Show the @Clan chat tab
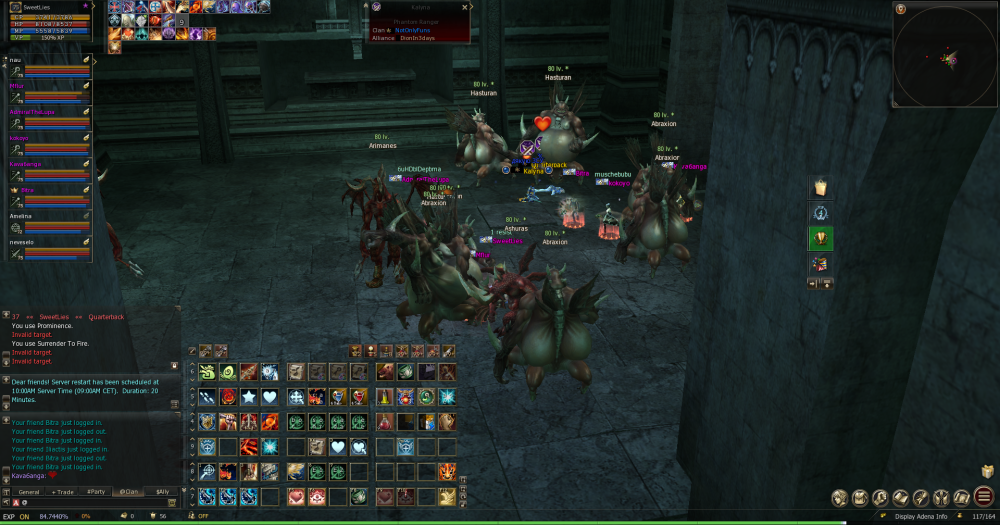The image size is (1000, 525). pyautogui.click(x=129, y=492)
